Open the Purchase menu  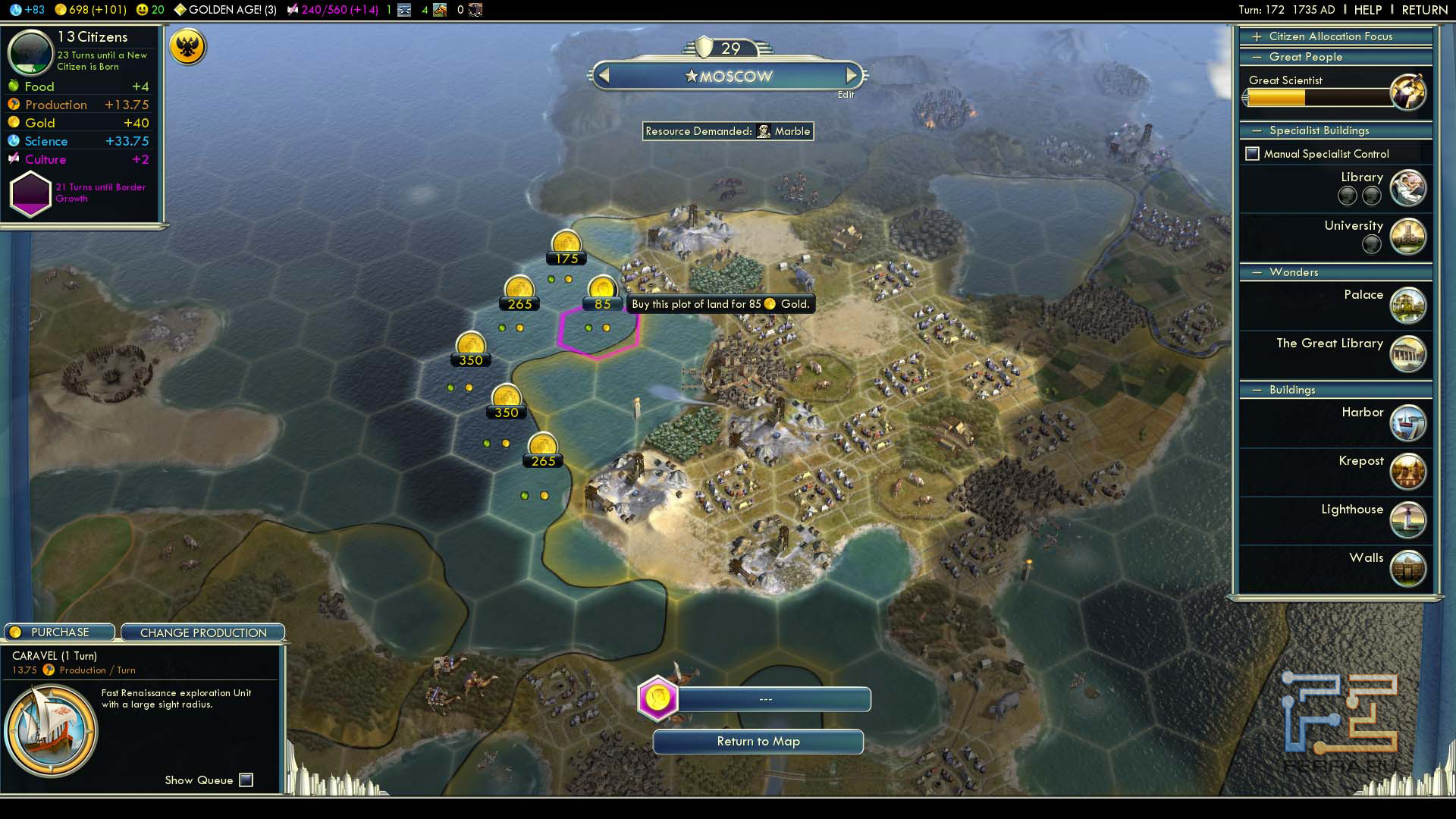tap(60, 632)
